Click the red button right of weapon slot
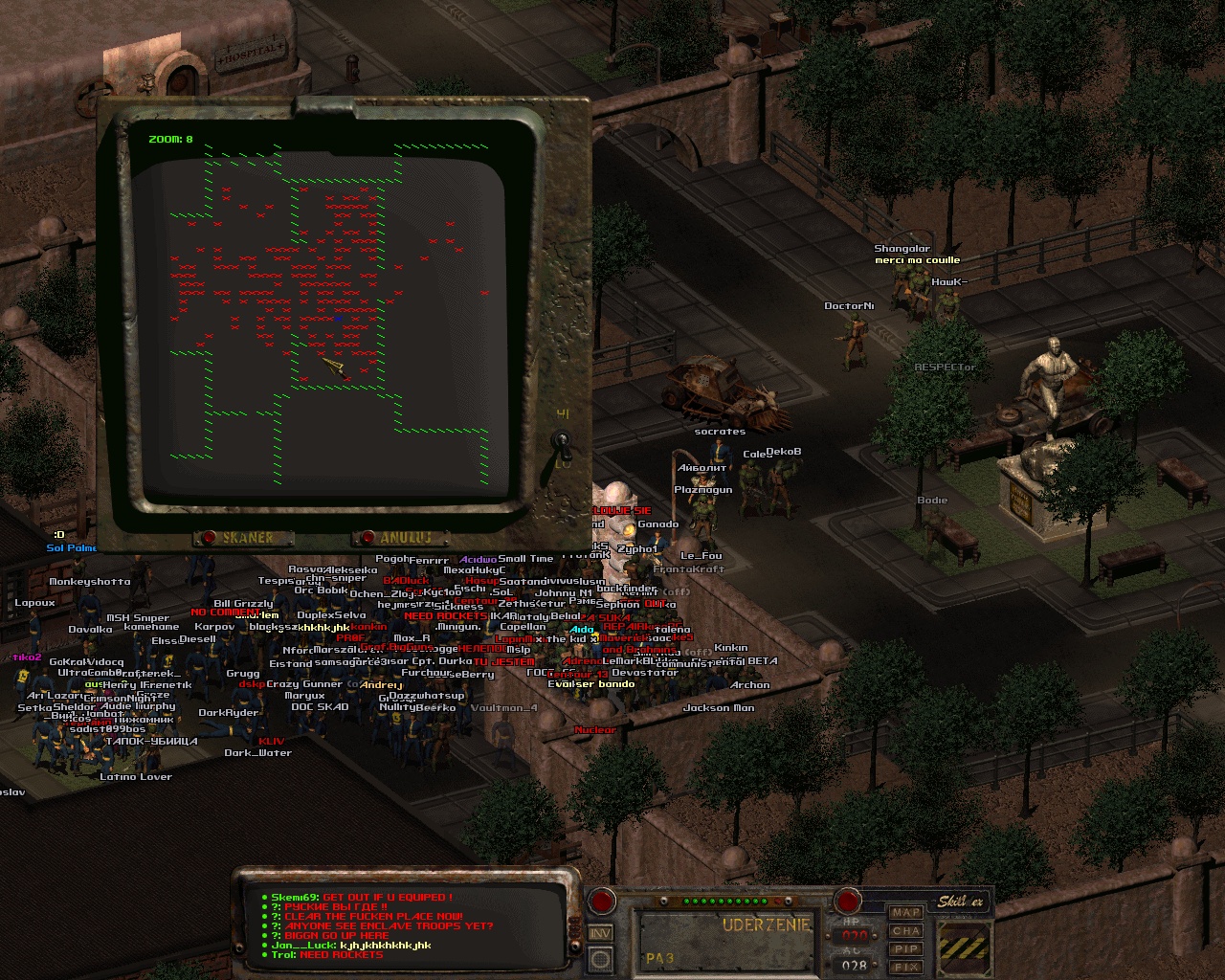Screen dimensions: 1225x980 point(847,901)
